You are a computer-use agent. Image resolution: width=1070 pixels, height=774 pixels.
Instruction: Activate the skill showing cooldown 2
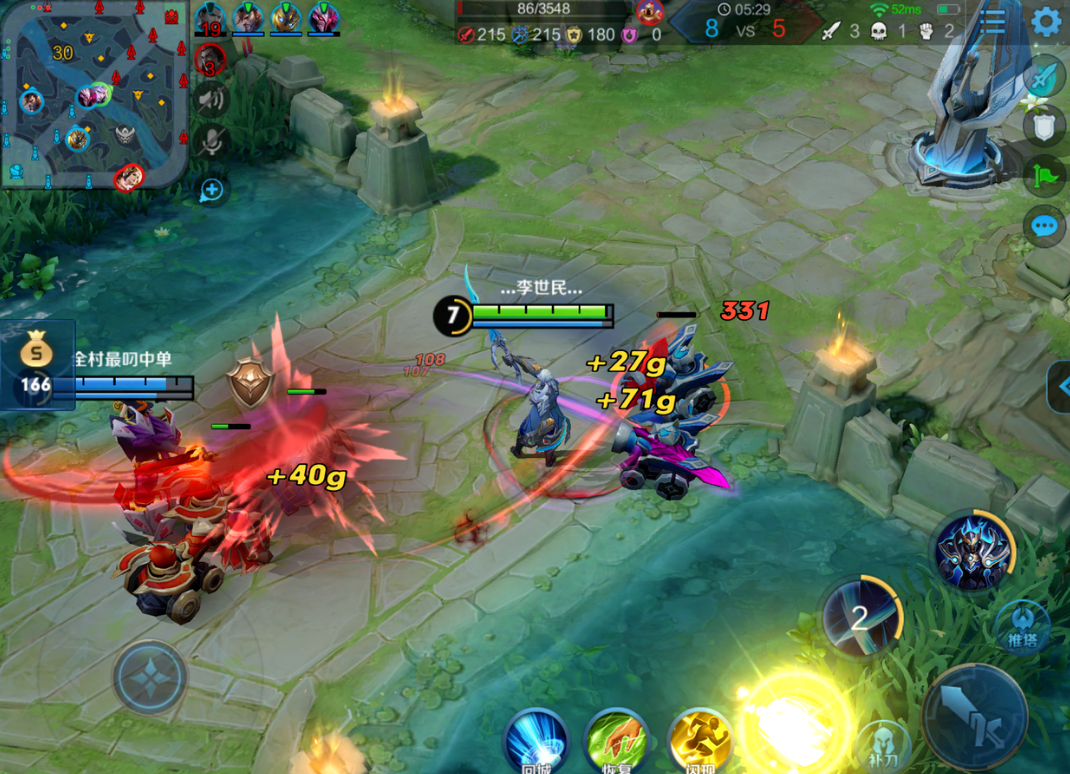coord(861,617)
